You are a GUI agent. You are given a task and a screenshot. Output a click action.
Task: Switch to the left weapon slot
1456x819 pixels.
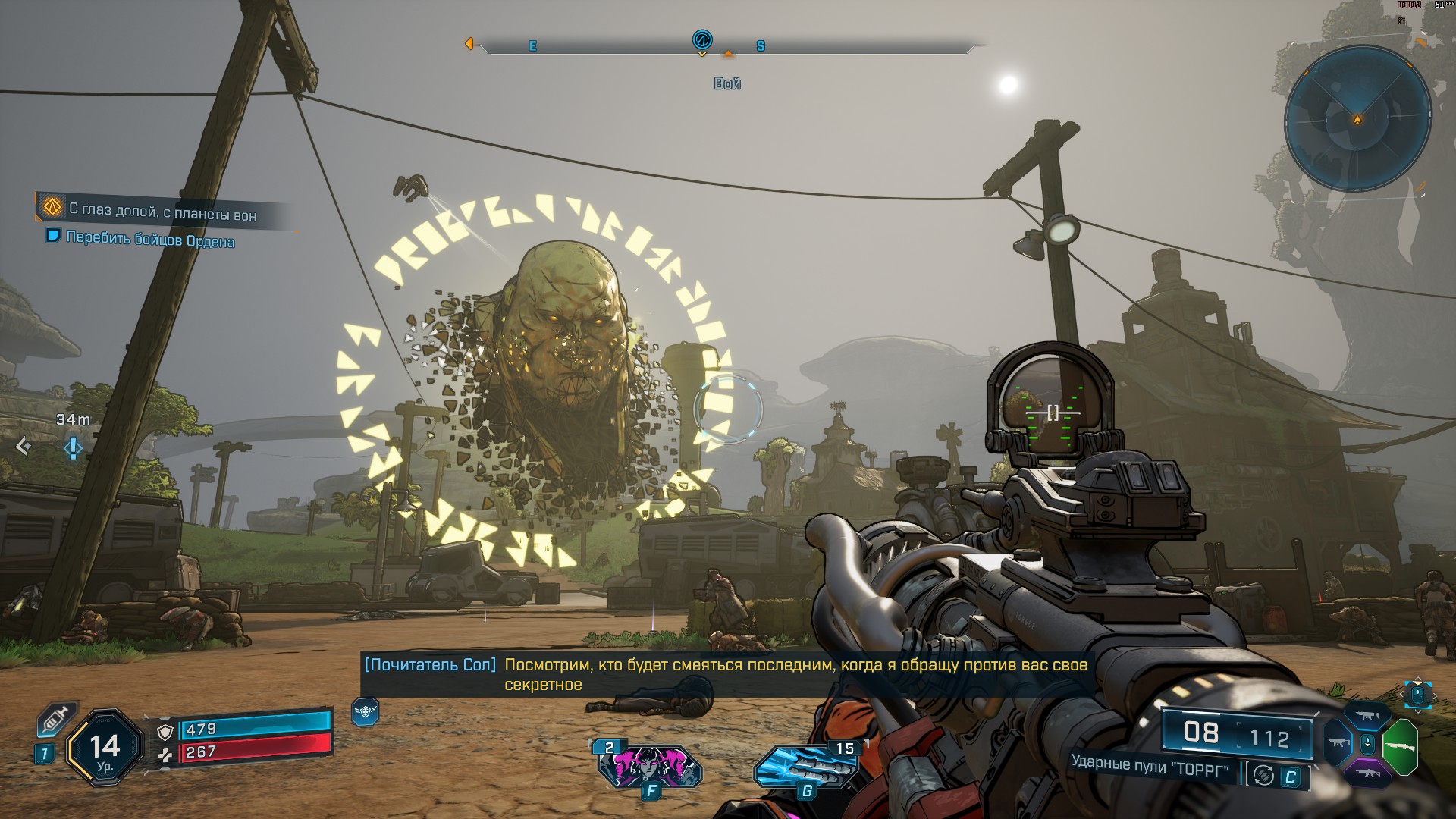[x=1338, y=745]
